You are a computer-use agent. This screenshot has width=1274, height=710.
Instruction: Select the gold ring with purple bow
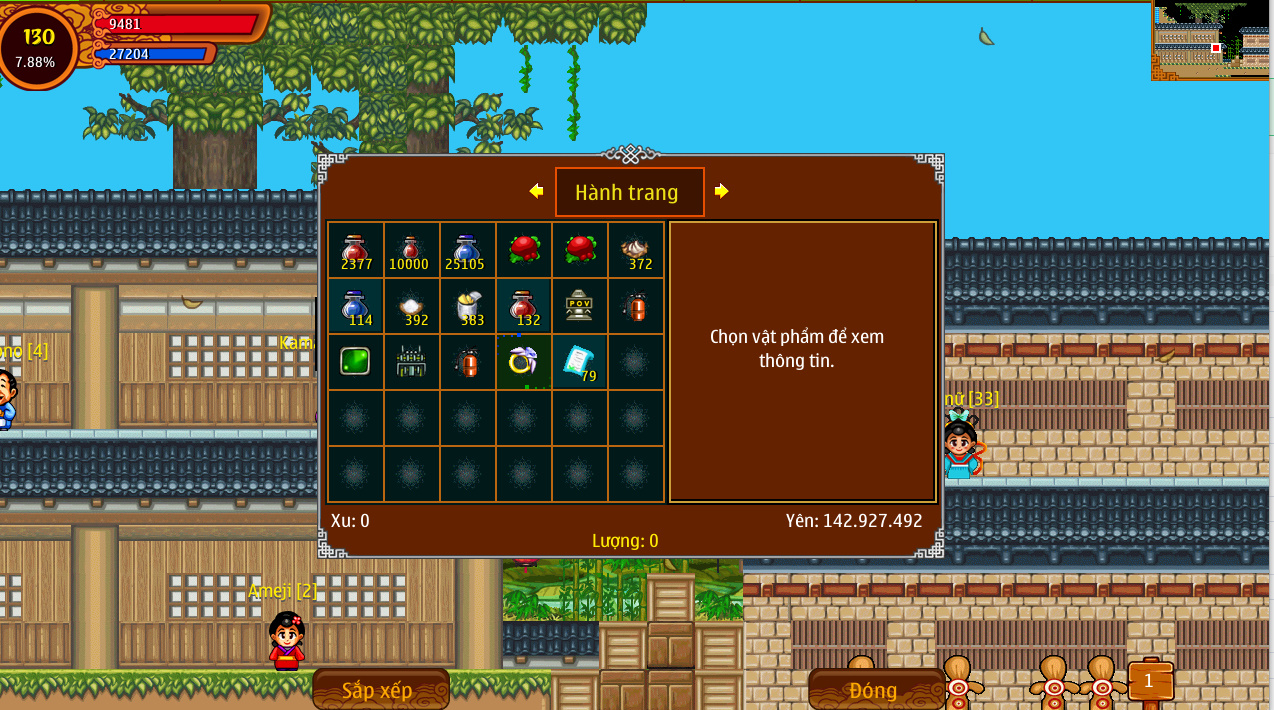523,361
